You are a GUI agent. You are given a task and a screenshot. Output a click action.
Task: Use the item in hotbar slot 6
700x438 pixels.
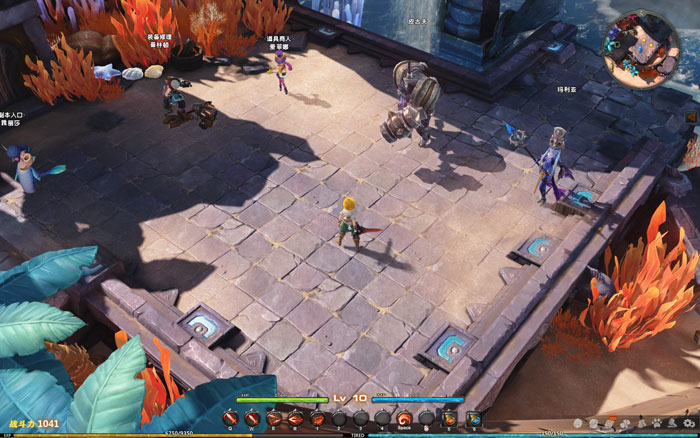(473, 418)
